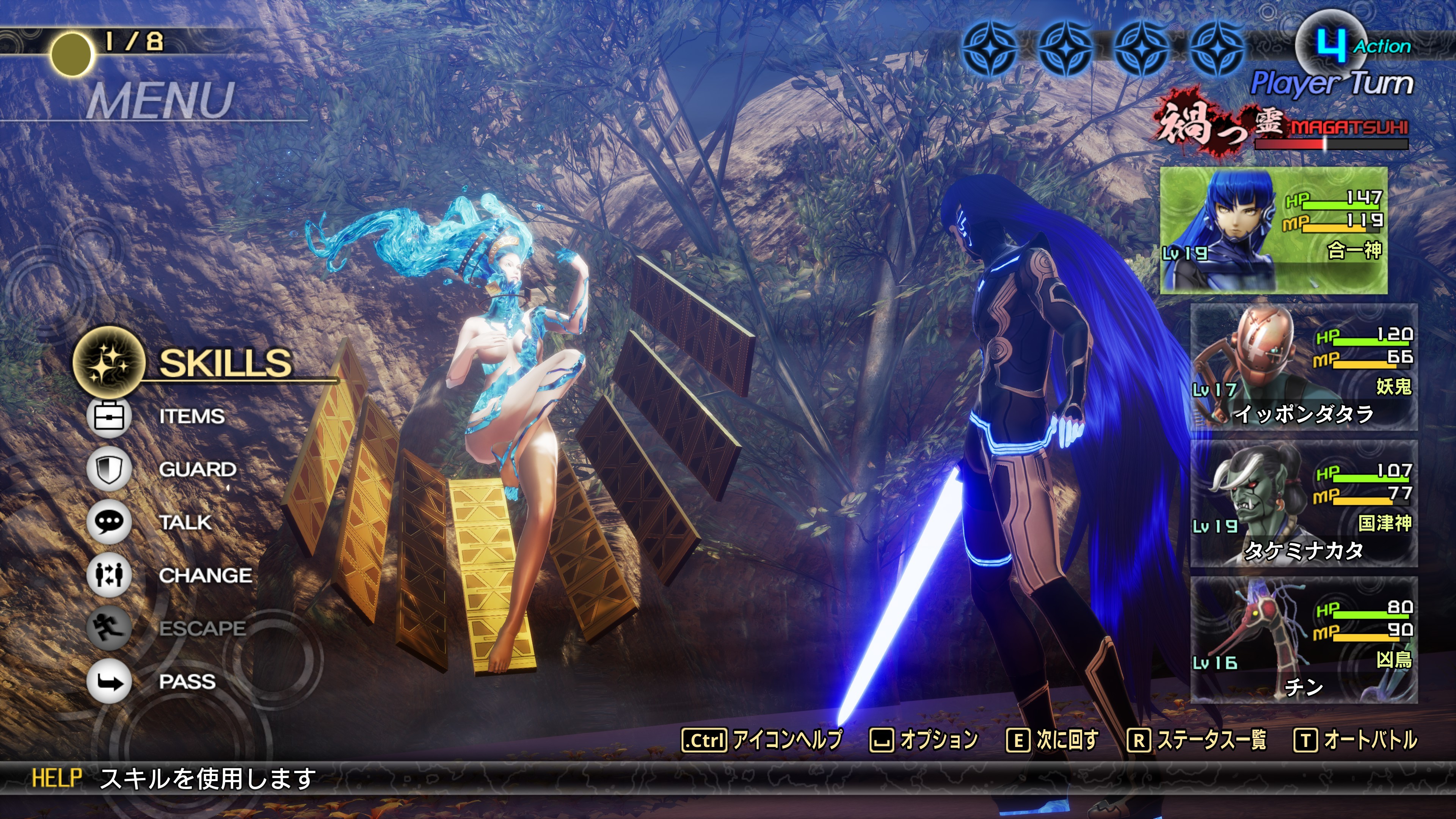Select the チン party panel

coord(1304,640)
